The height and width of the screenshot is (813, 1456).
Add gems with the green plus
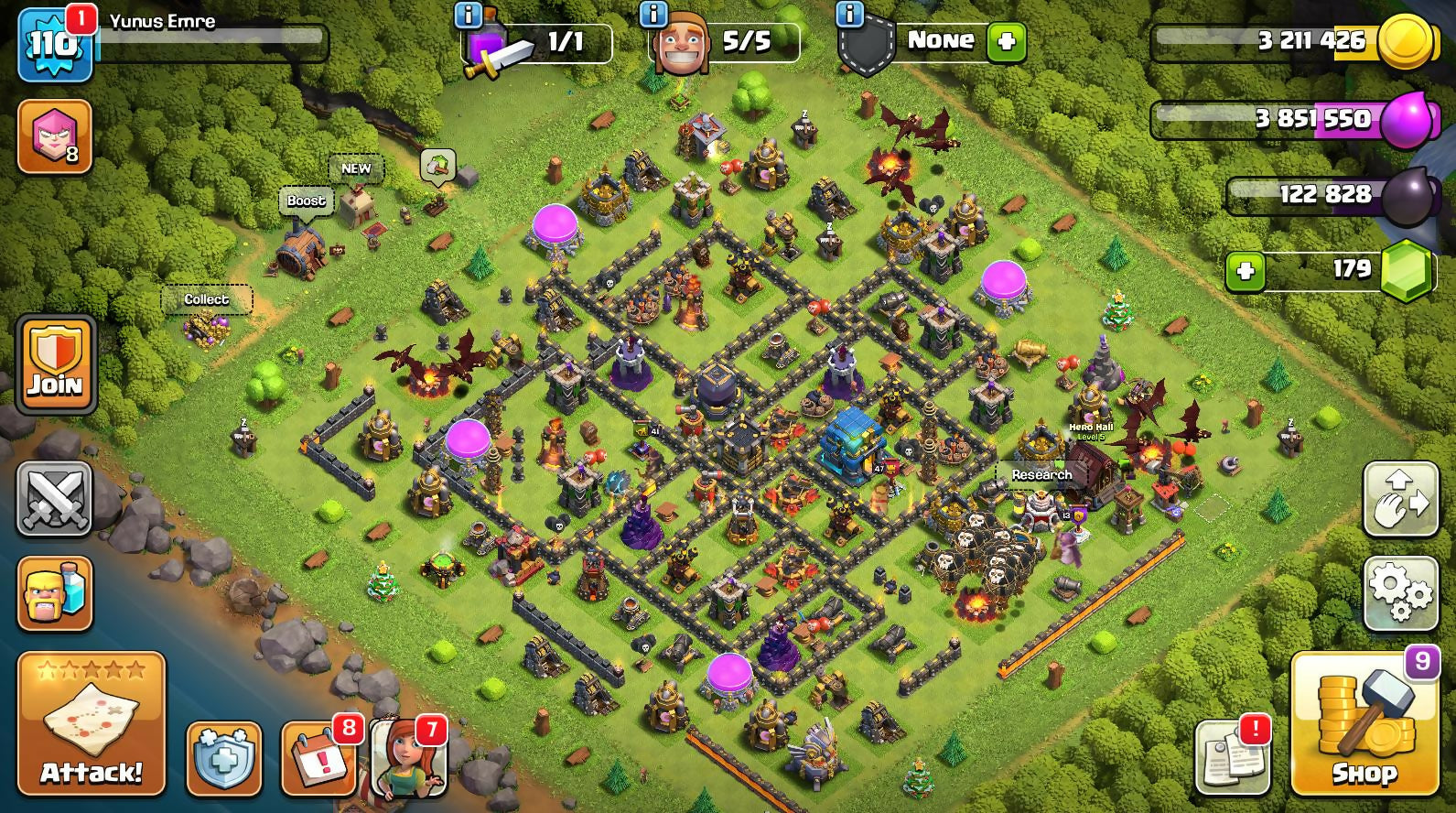pyautogui.click(x=1245, y=271)
